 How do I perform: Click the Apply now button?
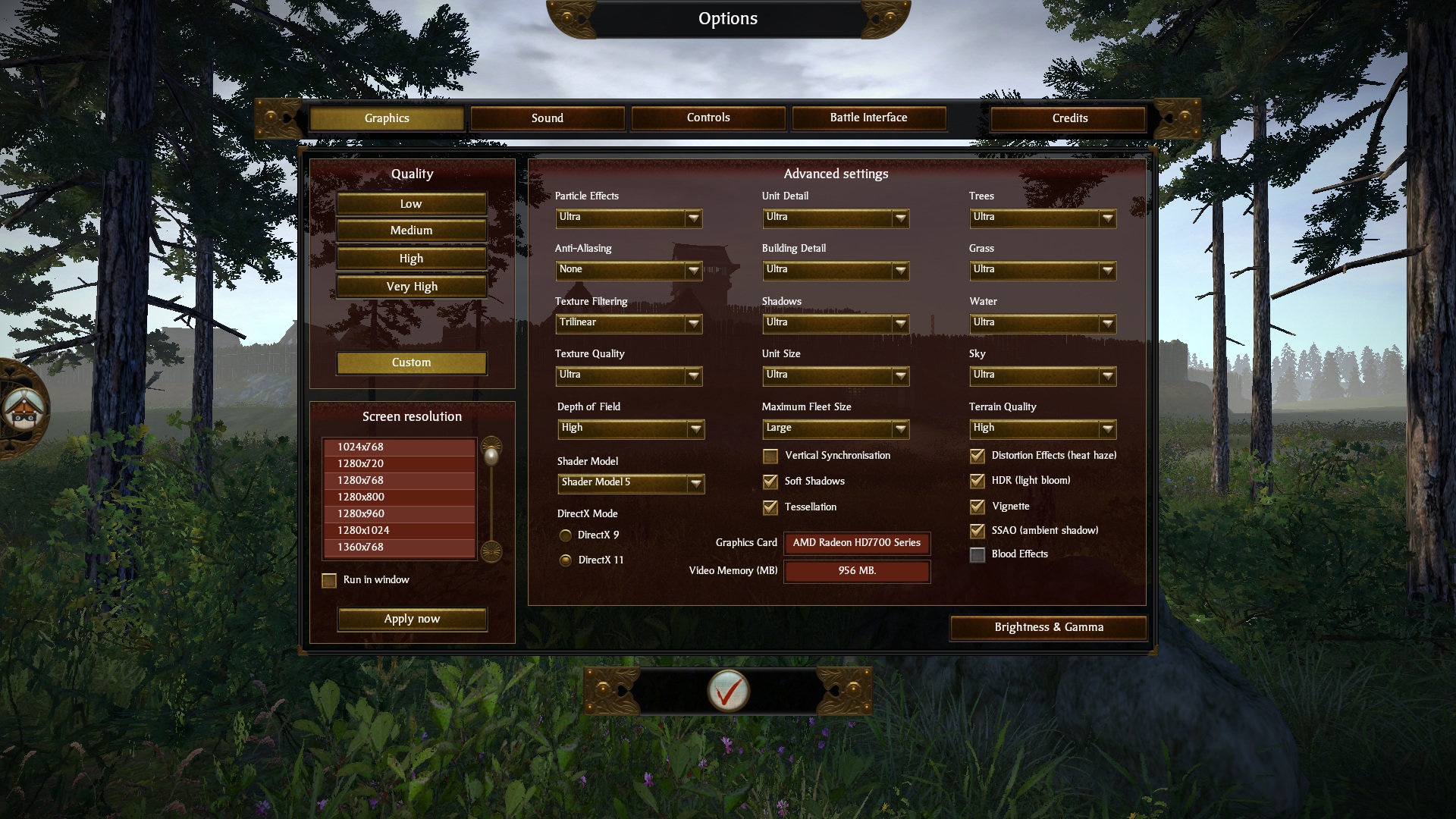[x=412, y=619]
